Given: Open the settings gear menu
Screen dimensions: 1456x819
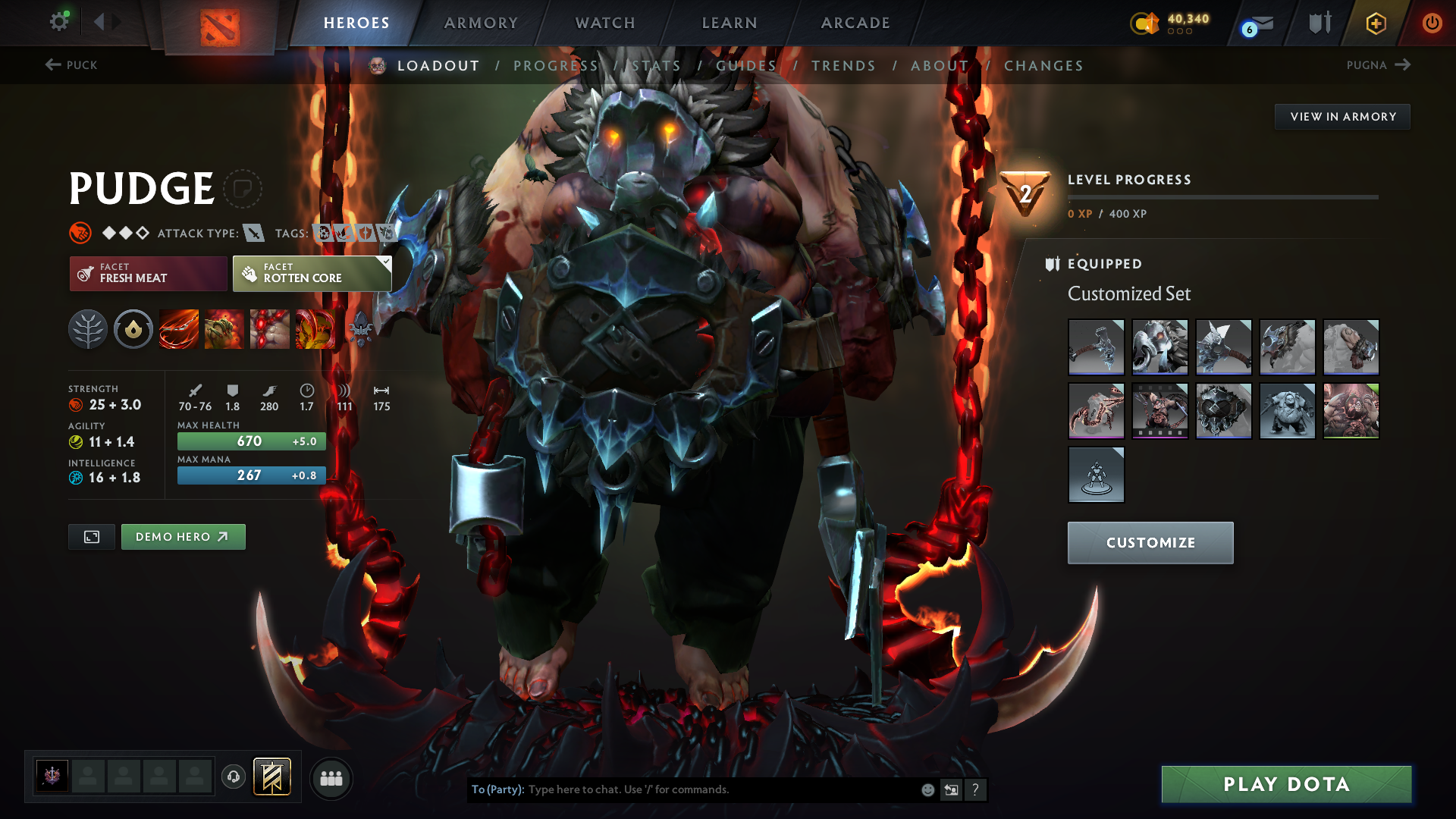Looking at the screenshot, I should 58,22.
